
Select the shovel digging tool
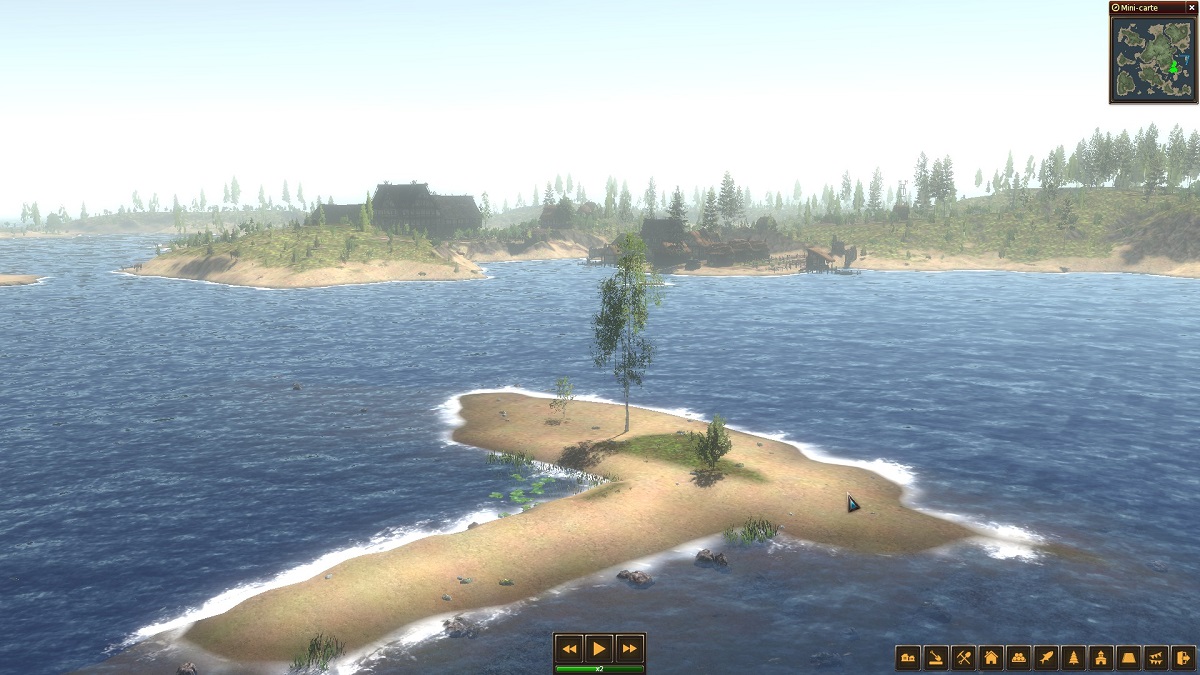coord(935,657)
